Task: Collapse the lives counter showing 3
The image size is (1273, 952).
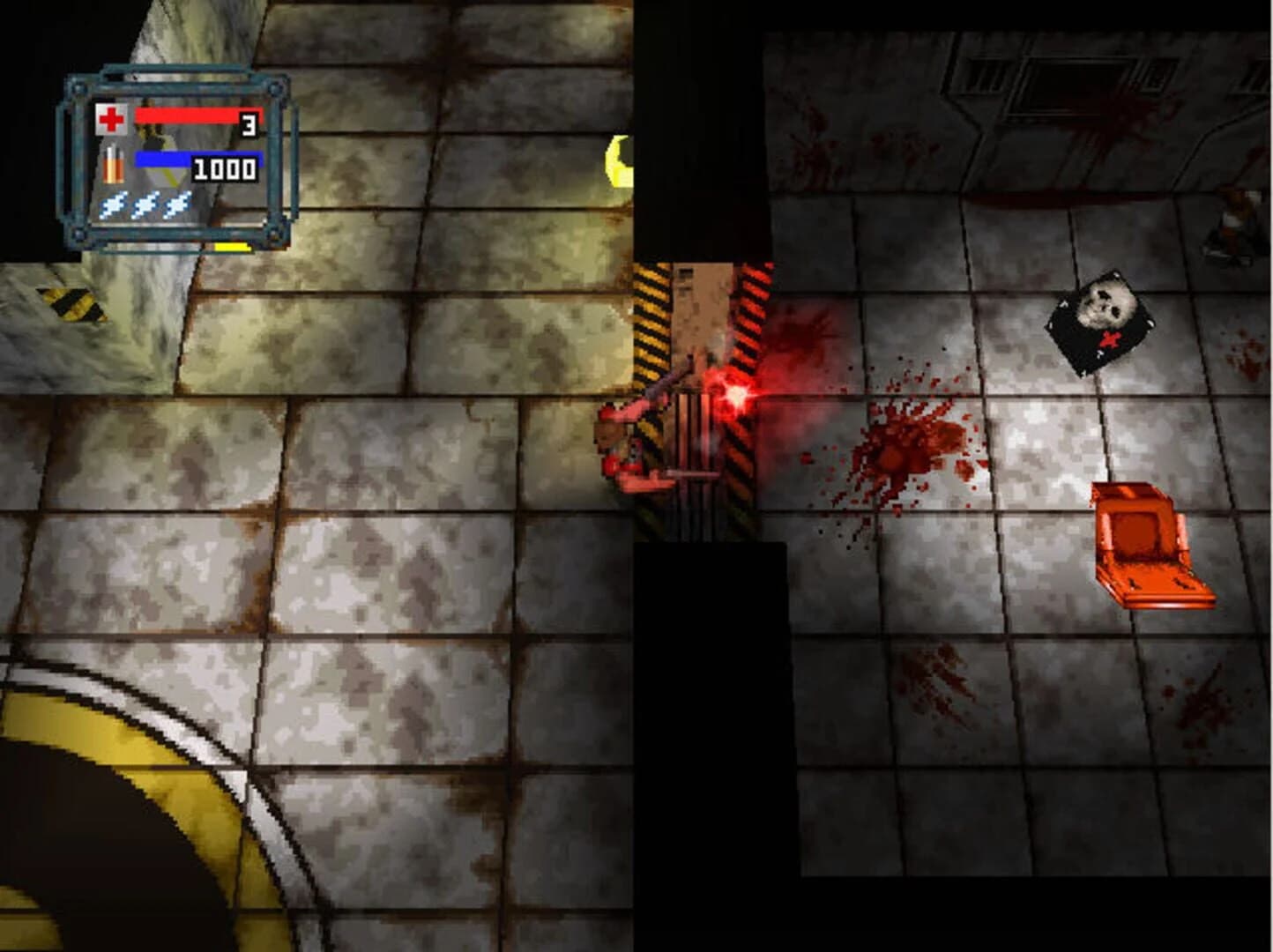Action: point(249,123)
